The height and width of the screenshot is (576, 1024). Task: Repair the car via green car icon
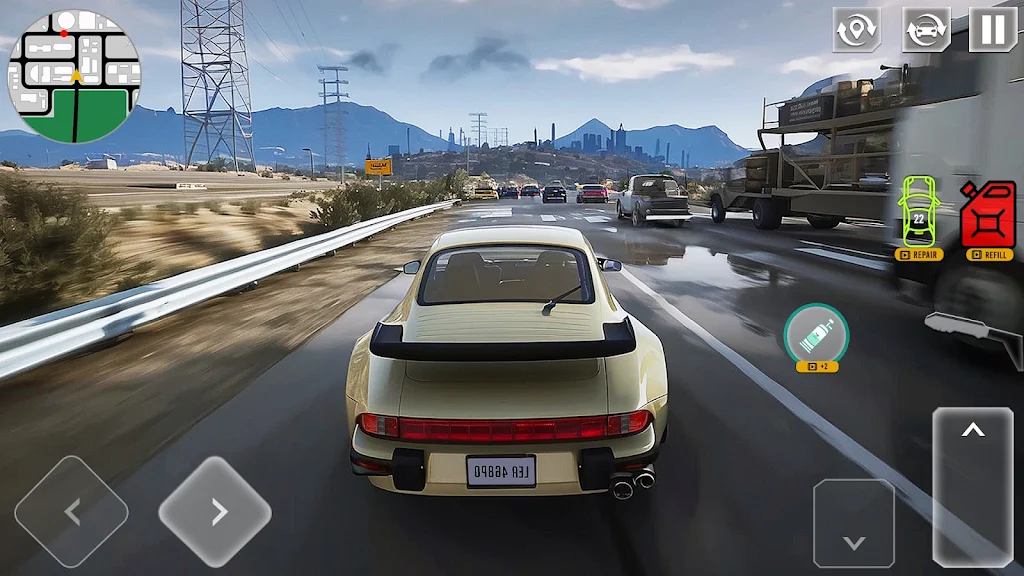click(x=918, y=212)
